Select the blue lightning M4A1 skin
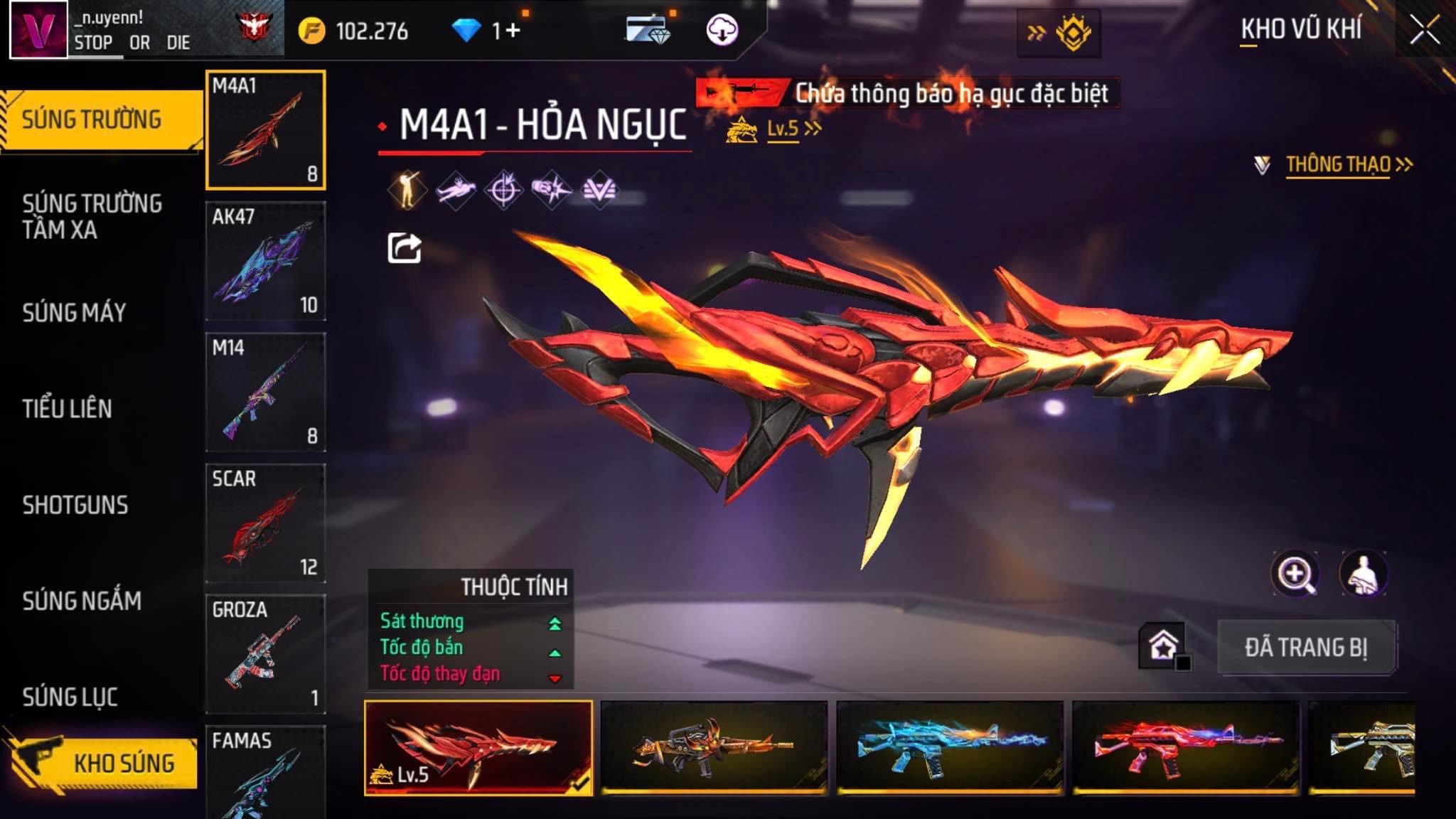1456x819 pixels. 950,746
